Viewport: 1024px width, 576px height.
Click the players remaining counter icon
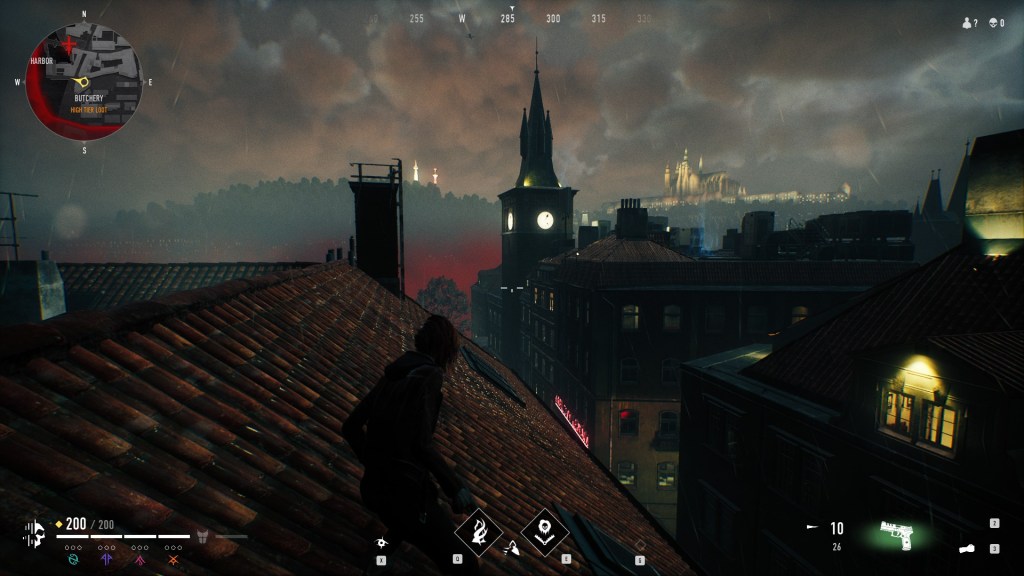click(967, 22)
